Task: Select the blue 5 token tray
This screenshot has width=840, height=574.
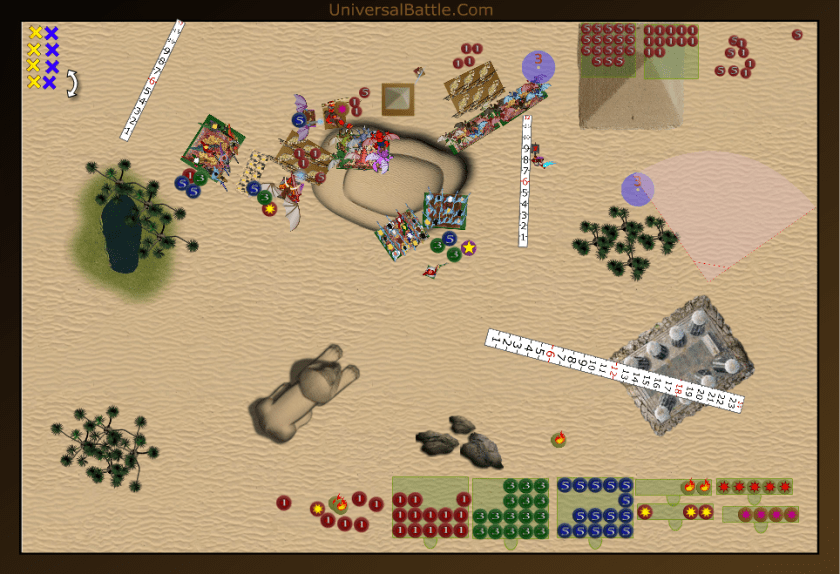Action: (595, 508)
